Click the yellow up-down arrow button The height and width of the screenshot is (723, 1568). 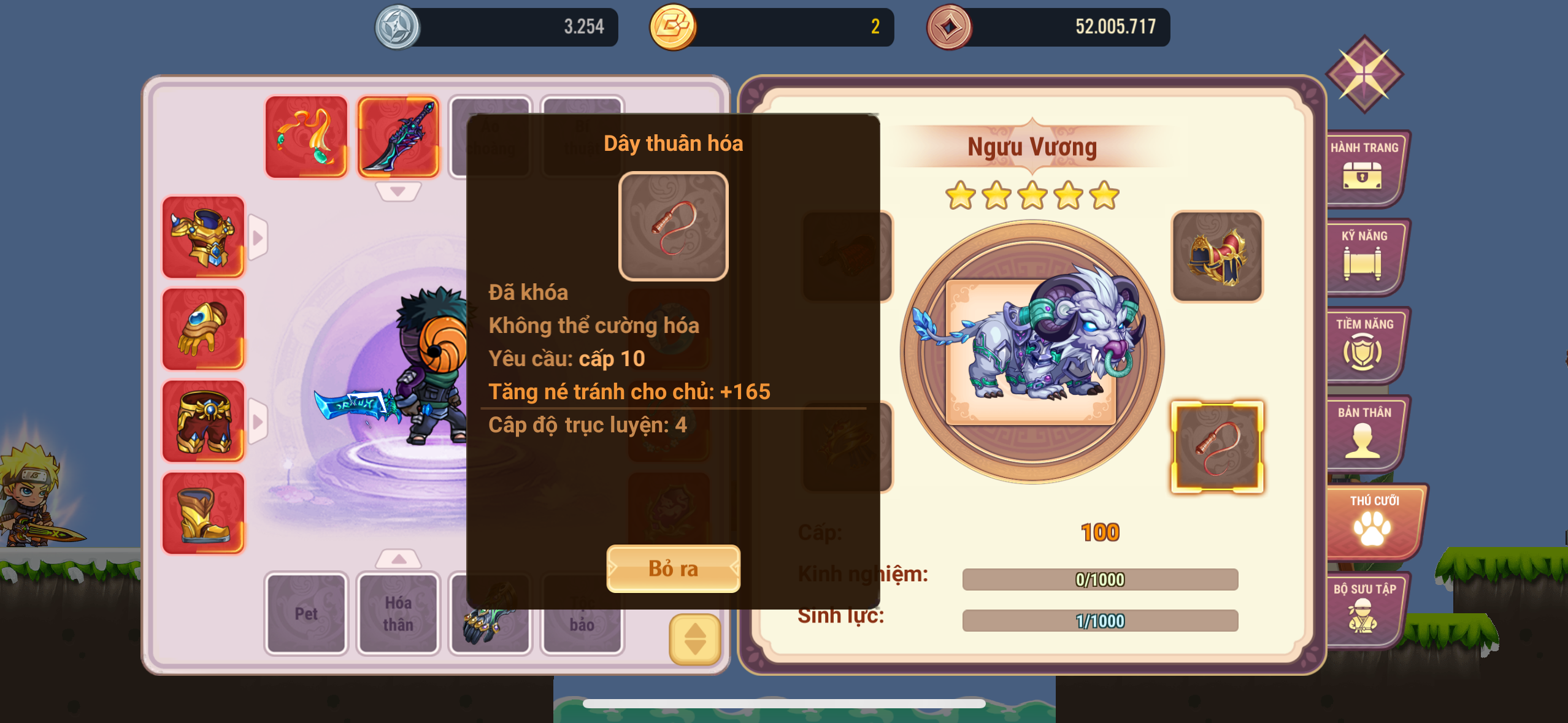[x=694, y=639]
